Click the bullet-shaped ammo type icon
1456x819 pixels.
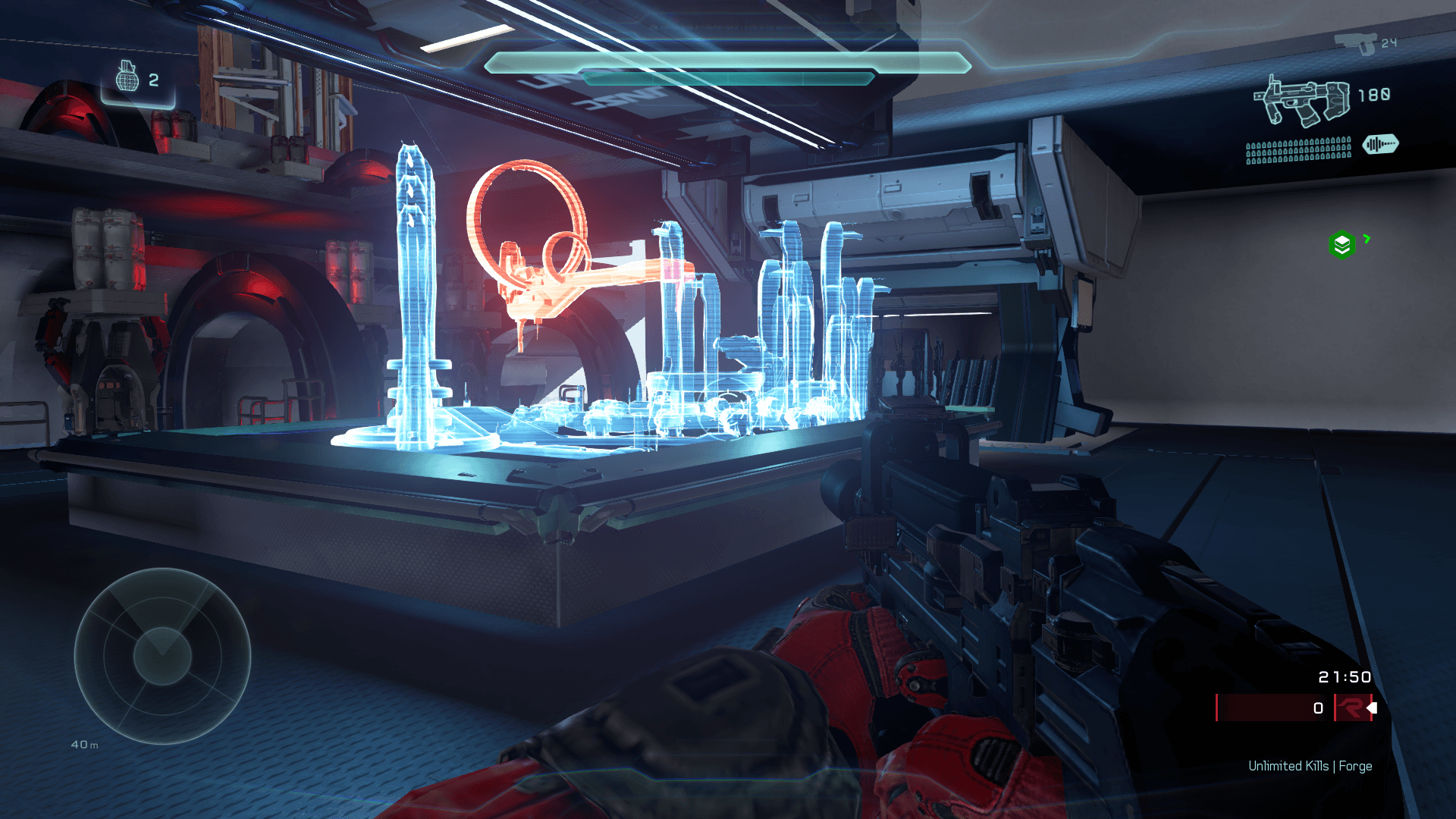(1380, 144)
